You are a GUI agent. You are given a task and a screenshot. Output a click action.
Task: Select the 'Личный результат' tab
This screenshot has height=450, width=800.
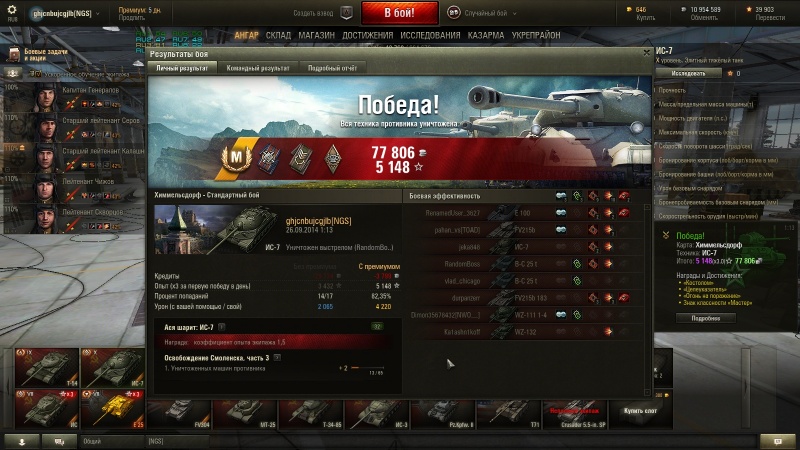point(181,68)
